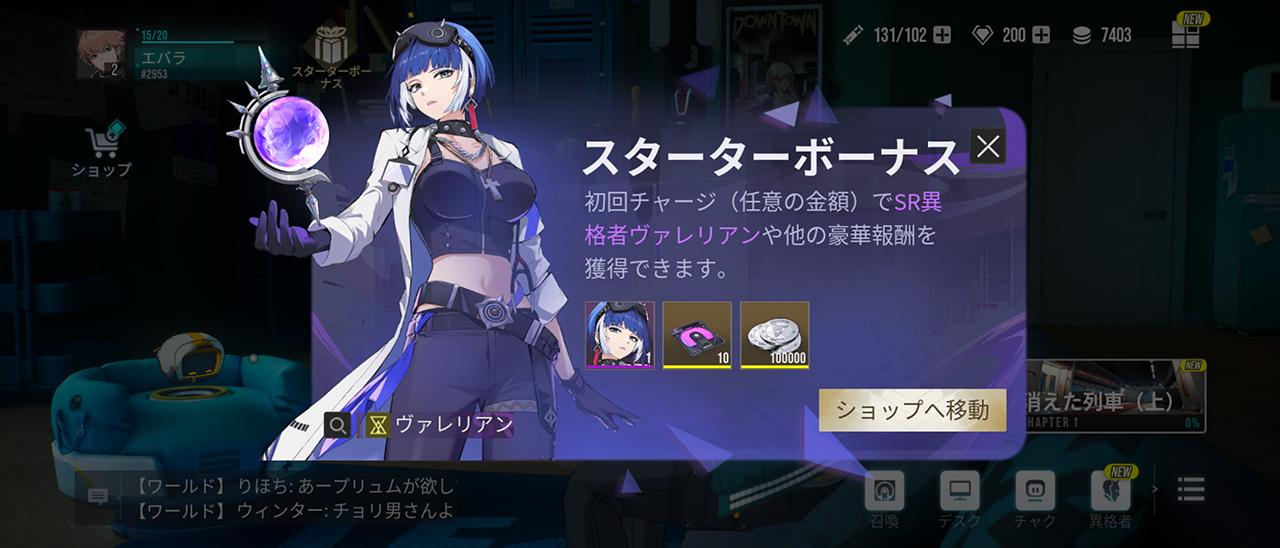Screen dimensions: 1280x548
Task: Open the top-right grid menu marked NEW
Action: click(x=1186, y=33)
